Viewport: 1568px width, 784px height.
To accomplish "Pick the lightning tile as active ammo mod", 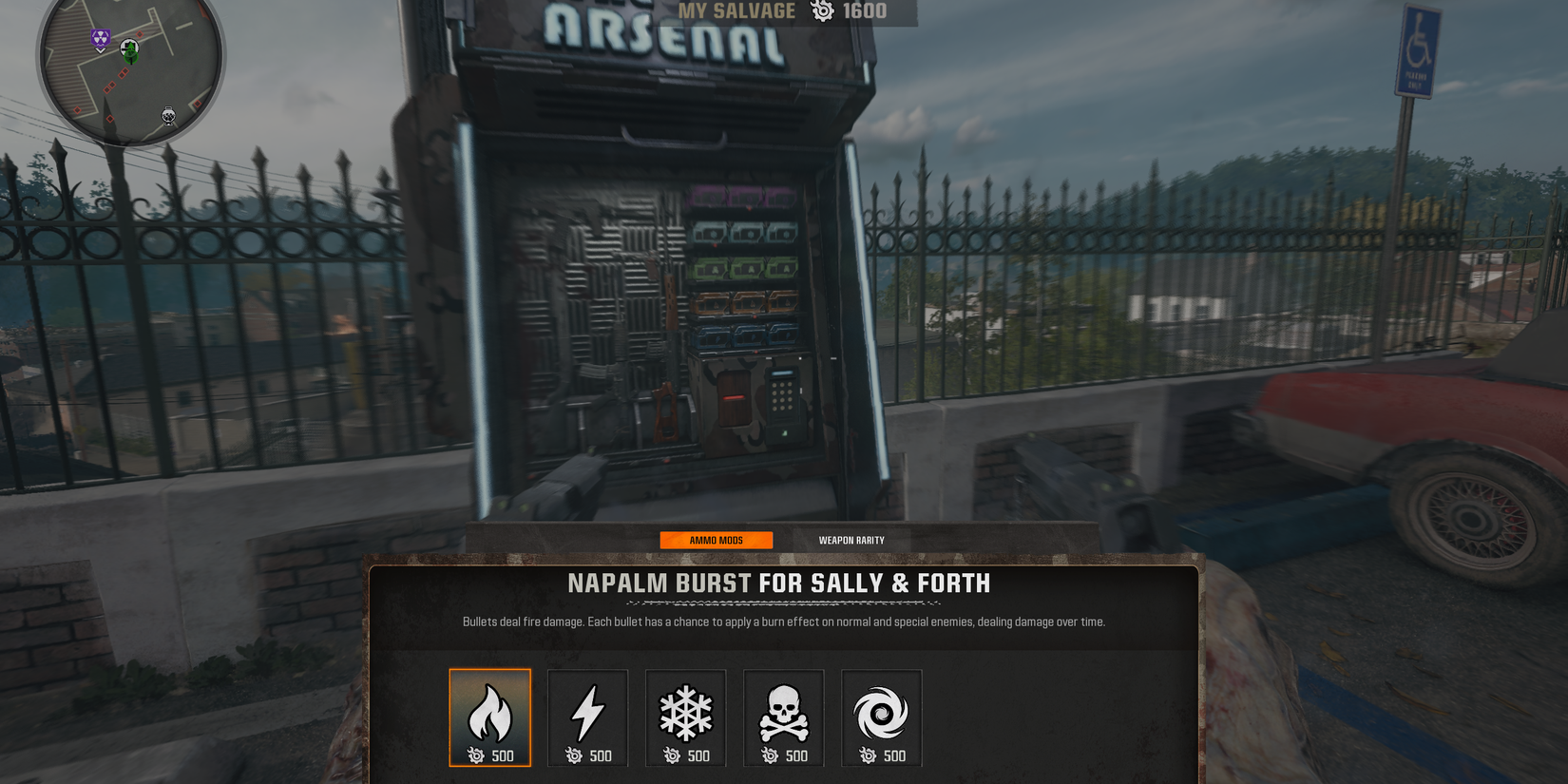I will (x=587, y=713).
